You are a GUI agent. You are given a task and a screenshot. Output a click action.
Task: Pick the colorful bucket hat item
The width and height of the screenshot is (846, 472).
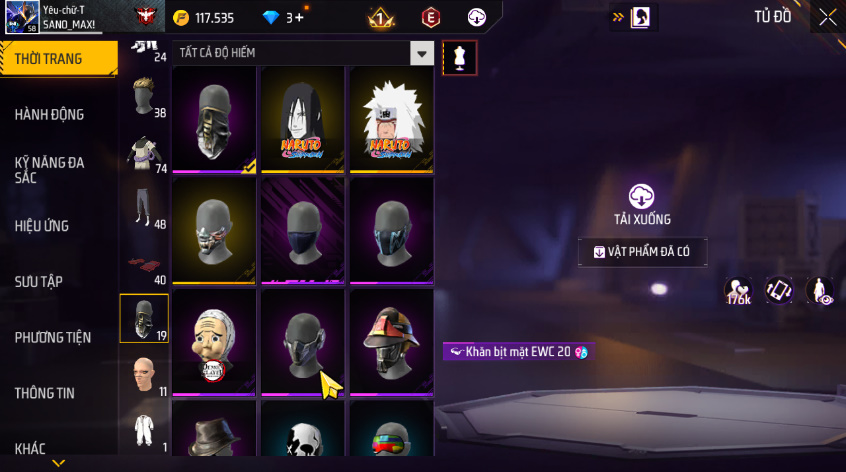coord(391,341)
